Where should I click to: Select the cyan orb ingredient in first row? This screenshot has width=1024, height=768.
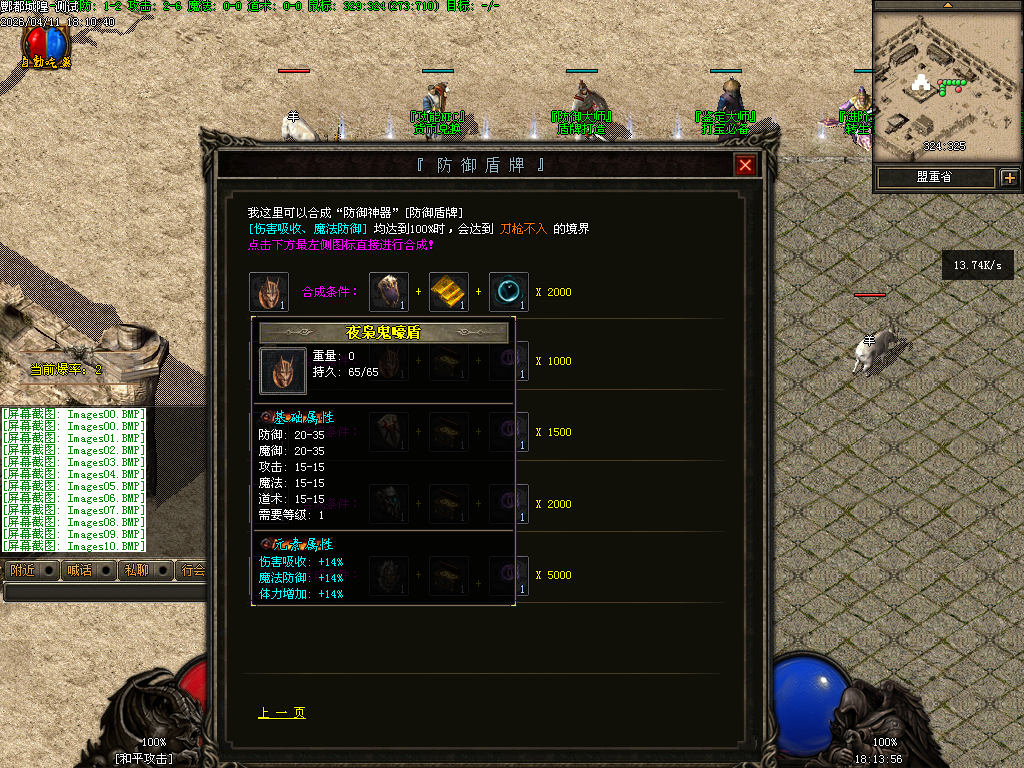coord(509,292)
